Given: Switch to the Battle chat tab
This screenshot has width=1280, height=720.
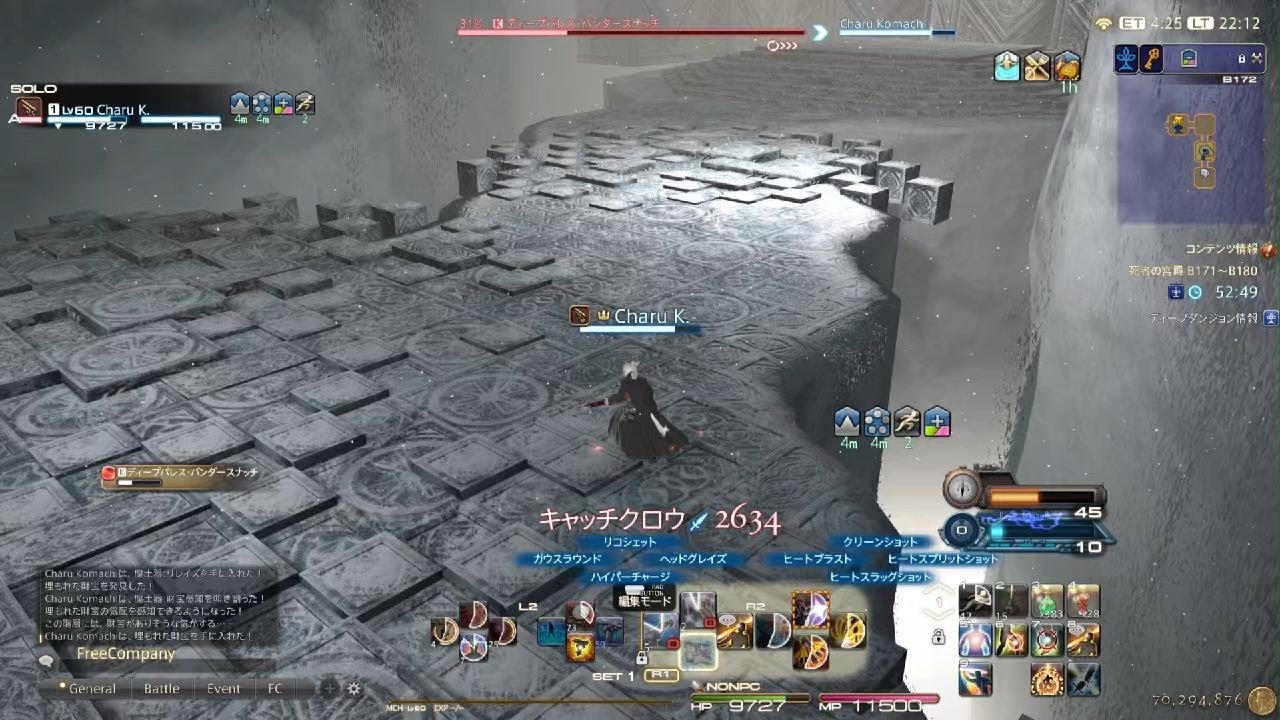Looking at the screenshot, I should point(161,688).
